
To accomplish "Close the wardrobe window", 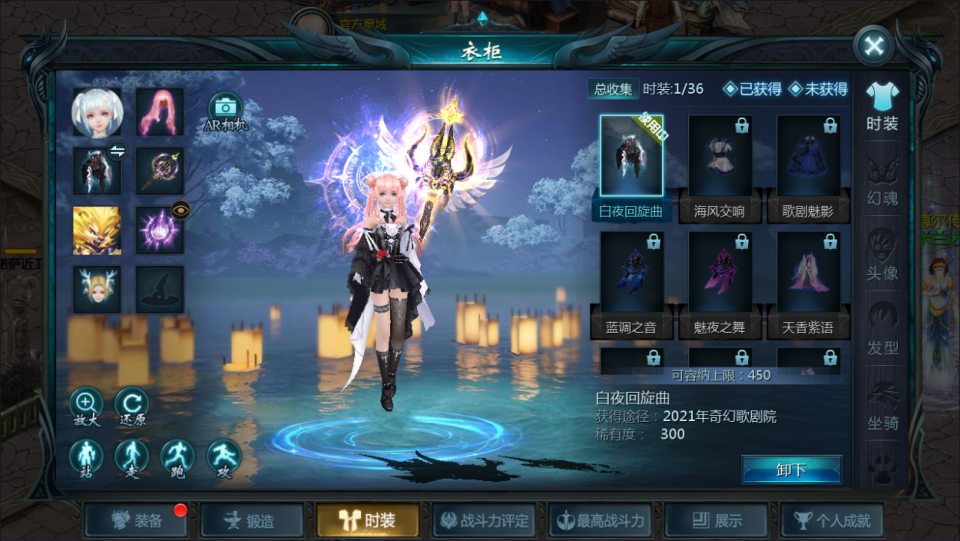I will point(874,46).
